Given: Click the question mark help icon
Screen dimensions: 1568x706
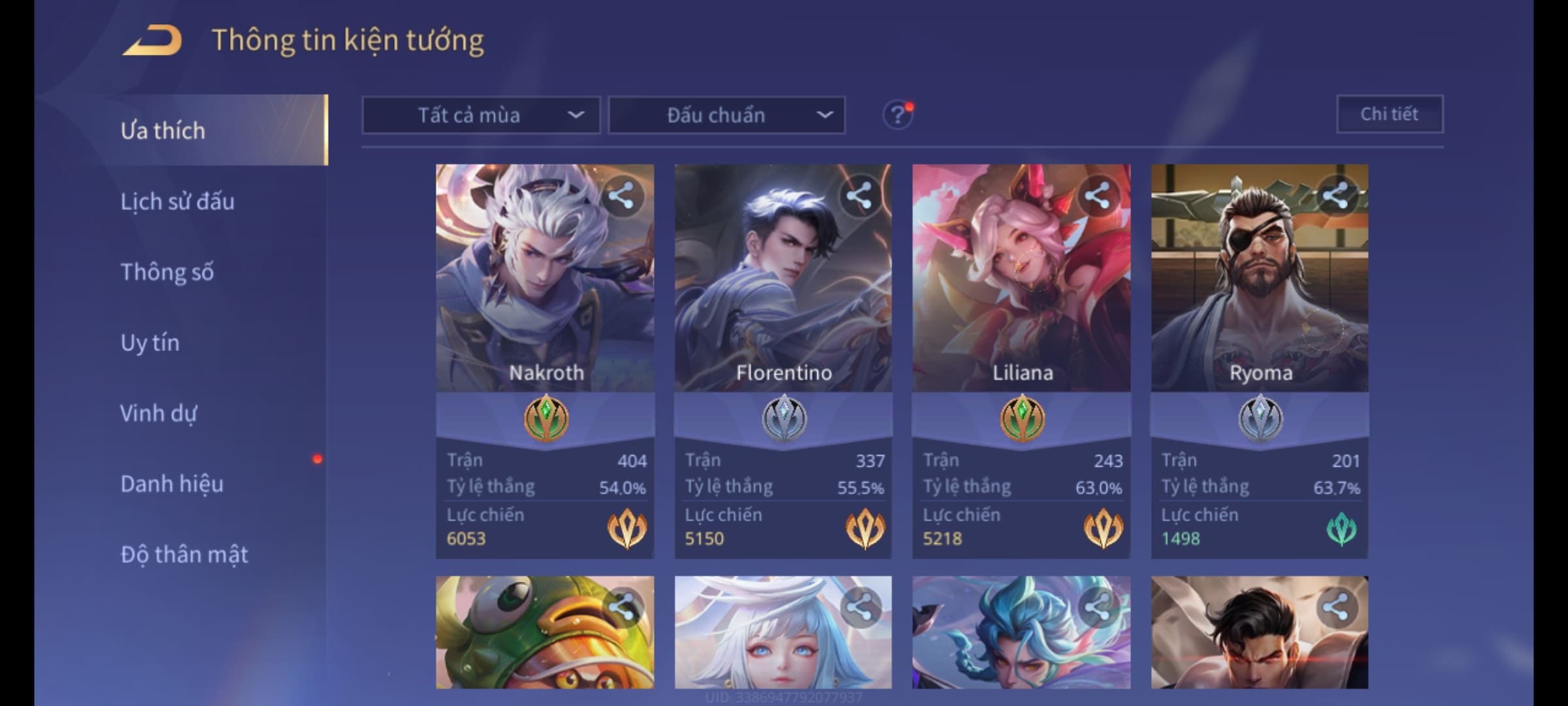Looking at the screenshot, I should point(897,115).
